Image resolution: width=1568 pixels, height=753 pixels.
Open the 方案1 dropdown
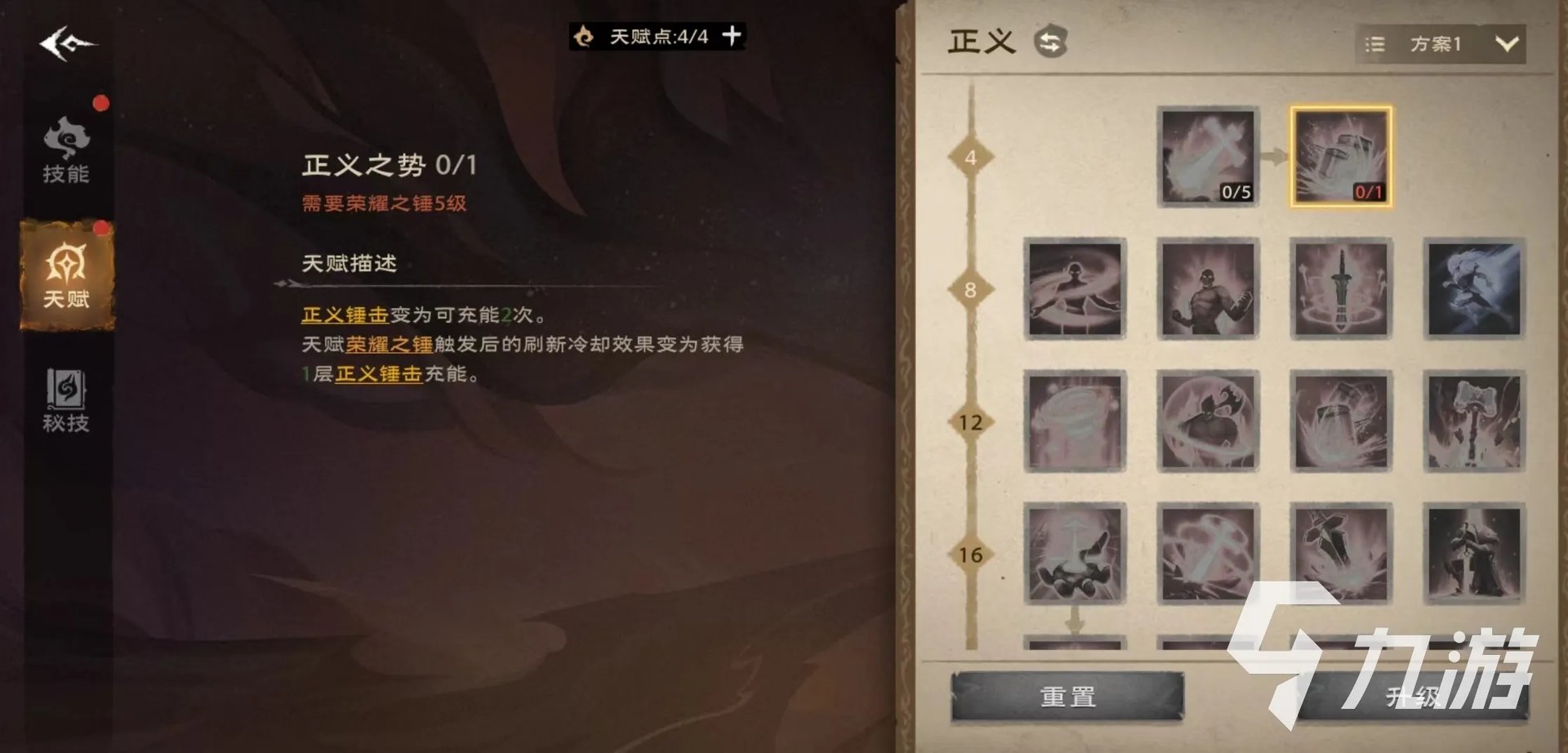click(1460, 45)
